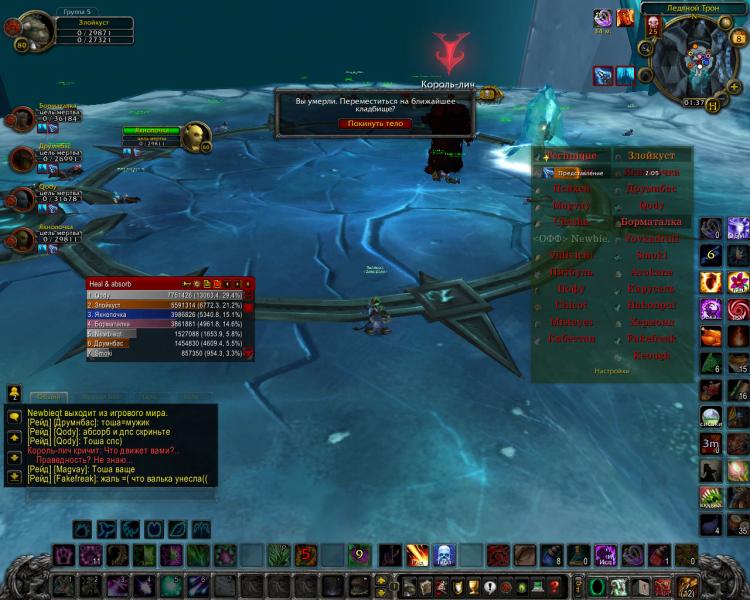Viewport: 750px width, 600px height.
Task: Select the Qody party member frame
Action: (x=25, y=193)
